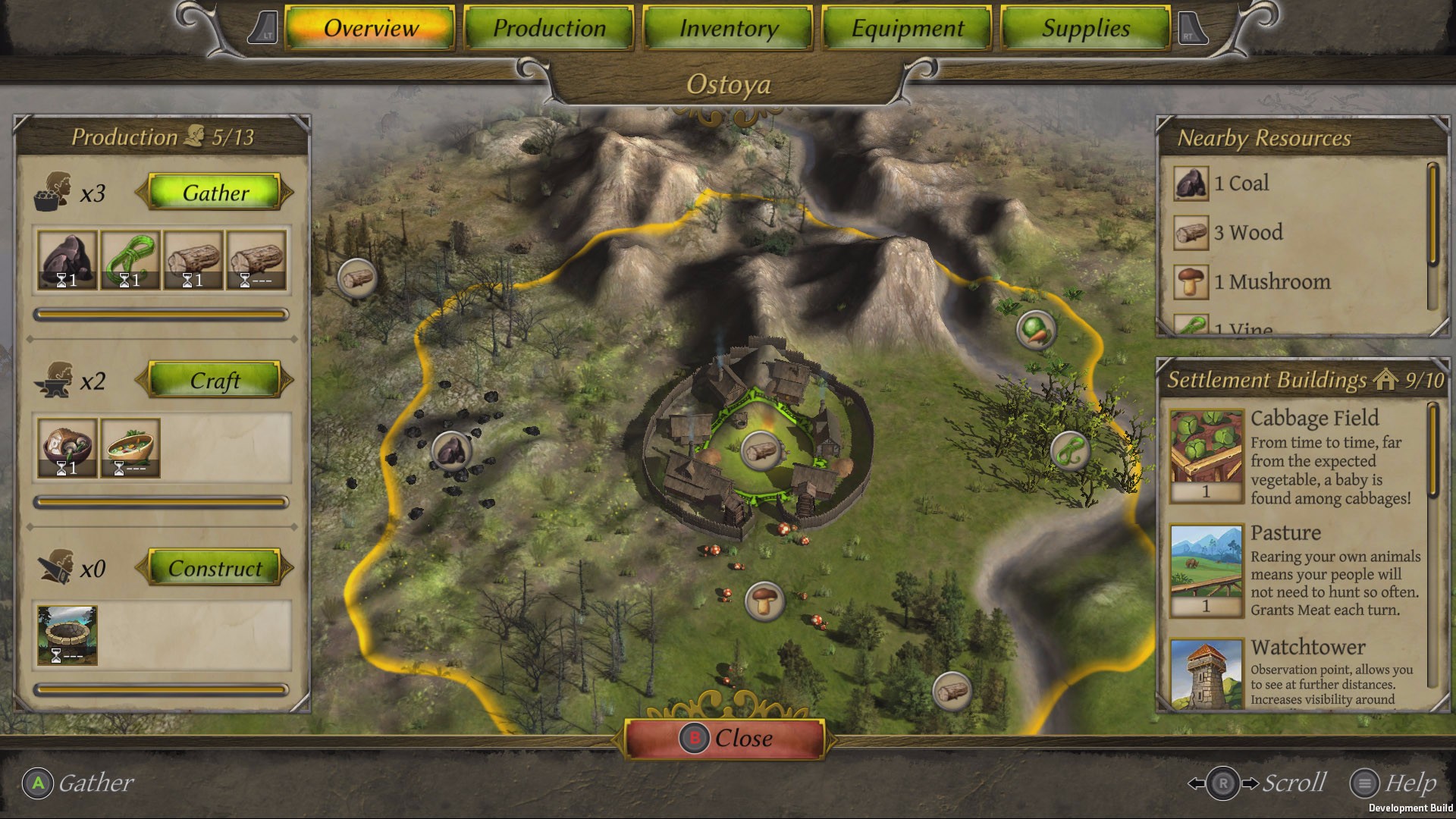Toggle the Gather mode button
This screenshot has height=819, width=1456.
[x=215, y=193]
